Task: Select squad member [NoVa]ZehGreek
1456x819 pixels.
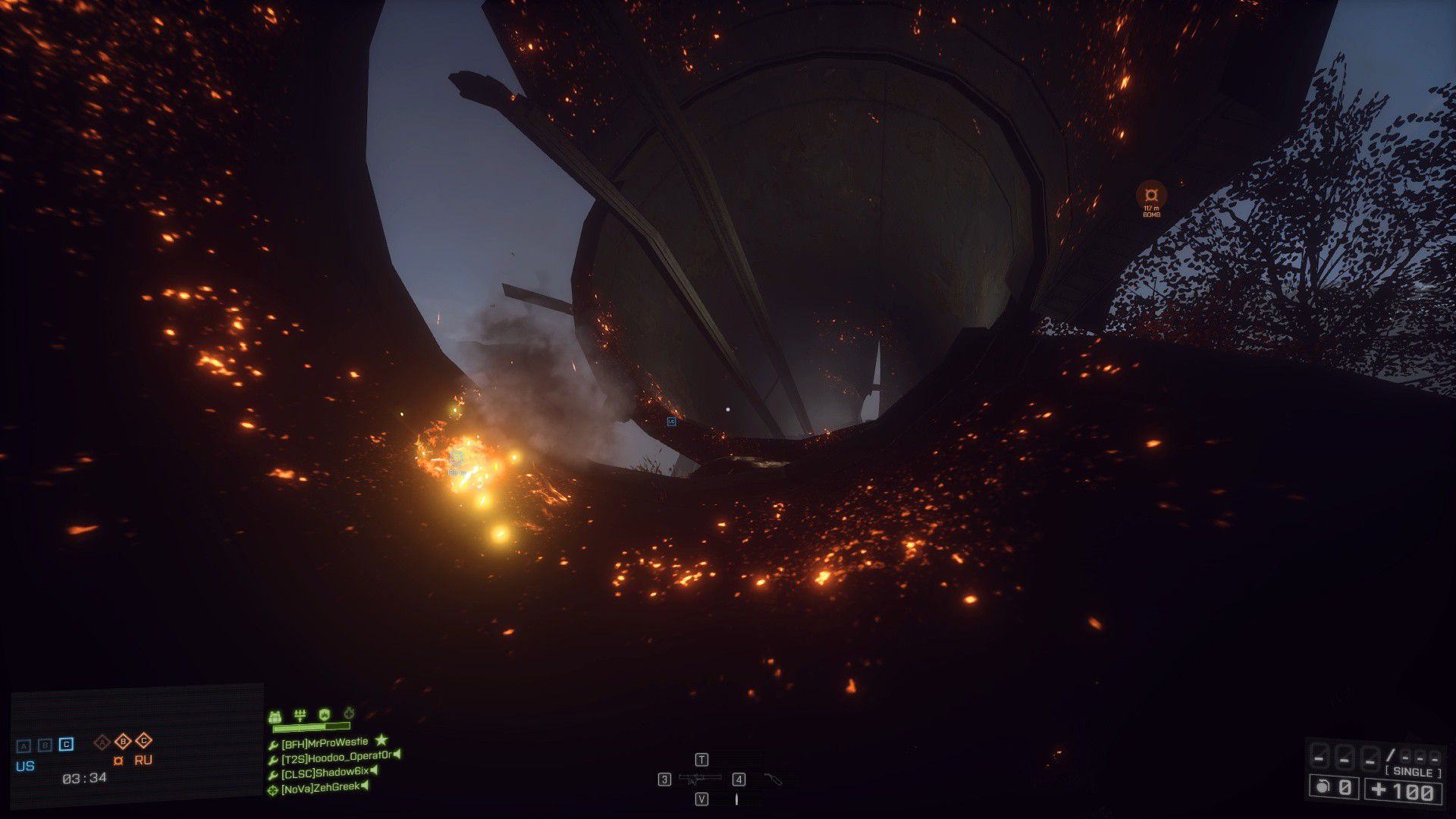Action: click(320, 789)
